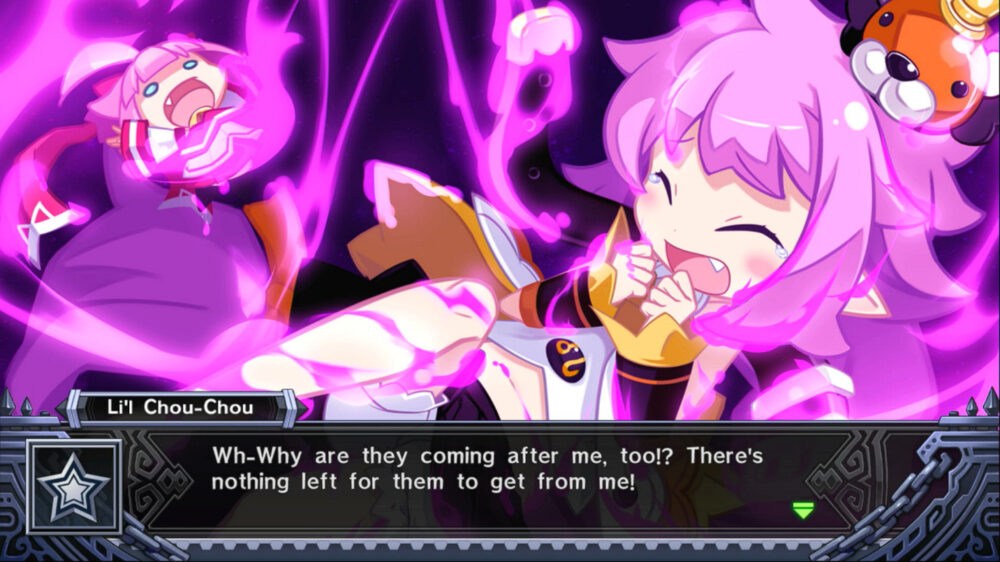Image resolution: width=1000 pixels, height=562 pixels.
Task: Click the star emblem icon
Action: click(74, 487)
